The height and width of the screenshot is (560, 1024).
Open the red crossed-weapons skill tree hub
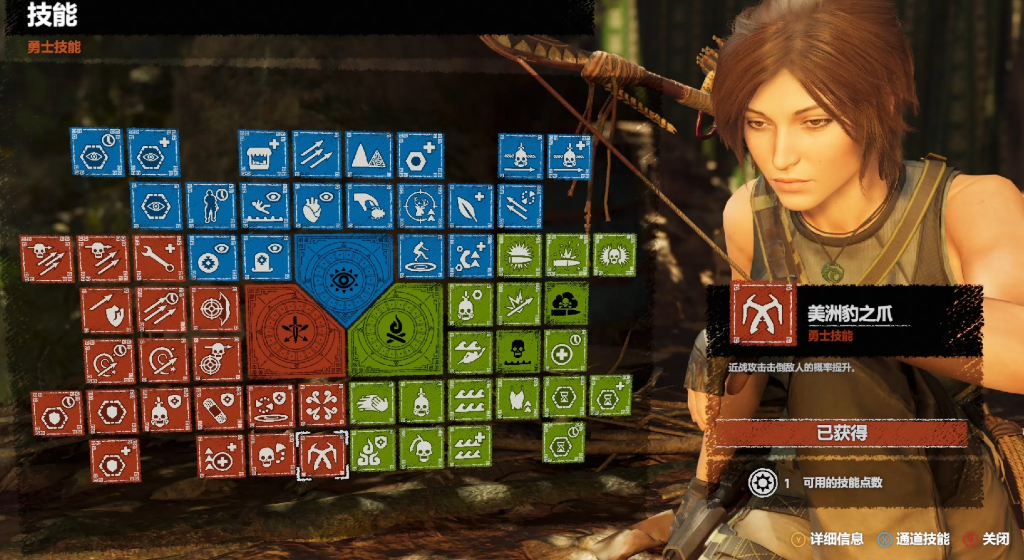point(295,330)
